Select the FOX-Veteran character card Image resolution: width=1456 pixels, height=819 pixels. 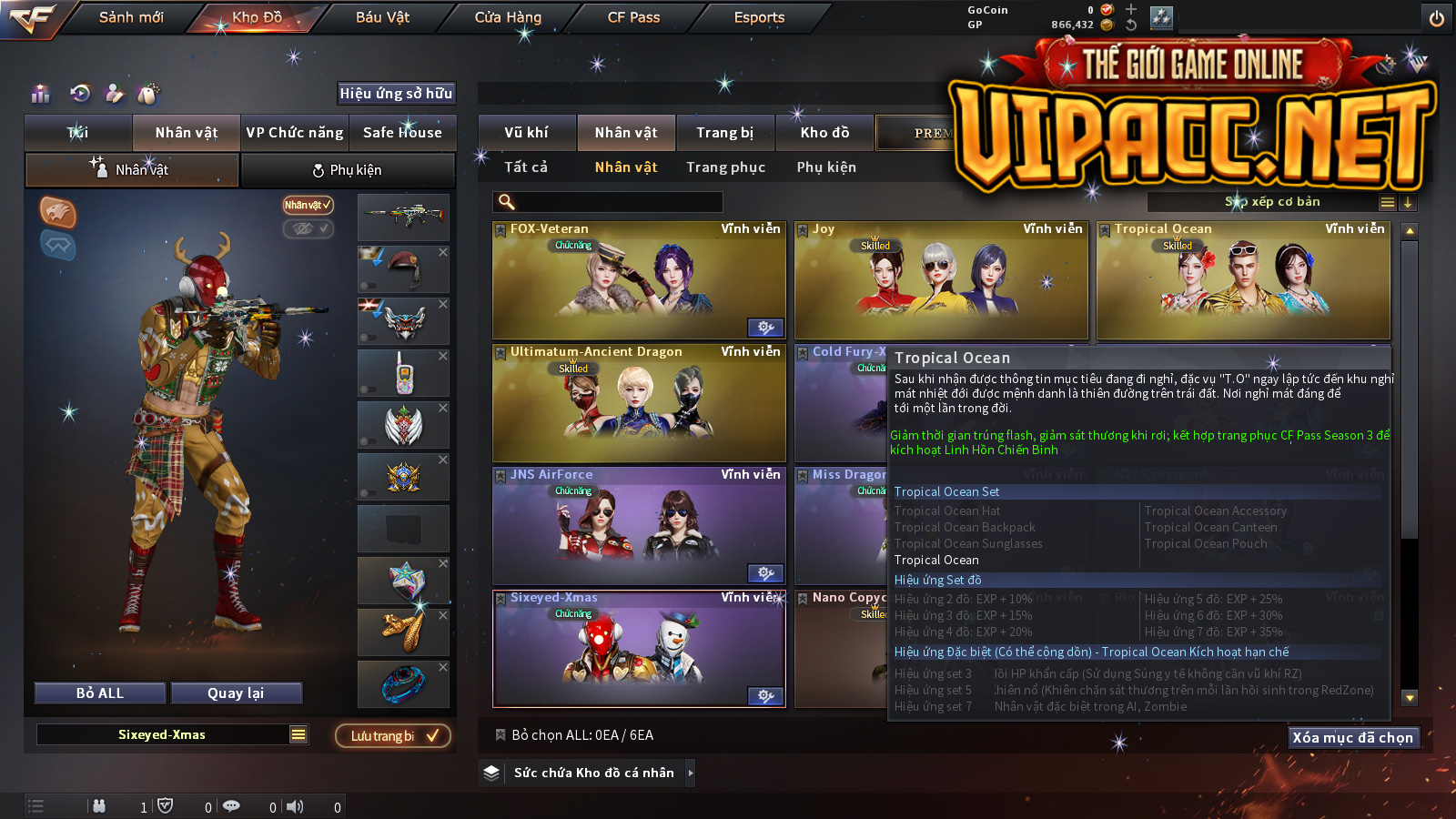tap(638, 280)
